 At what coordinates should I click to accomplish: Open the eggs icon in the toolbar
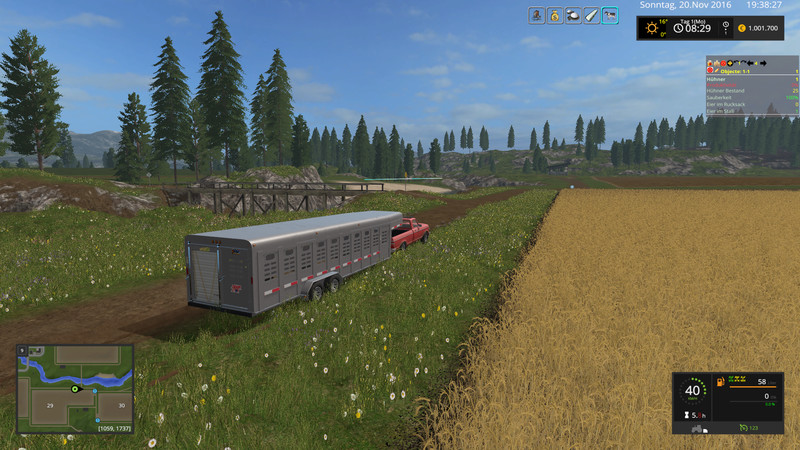(x=573, y=15)
